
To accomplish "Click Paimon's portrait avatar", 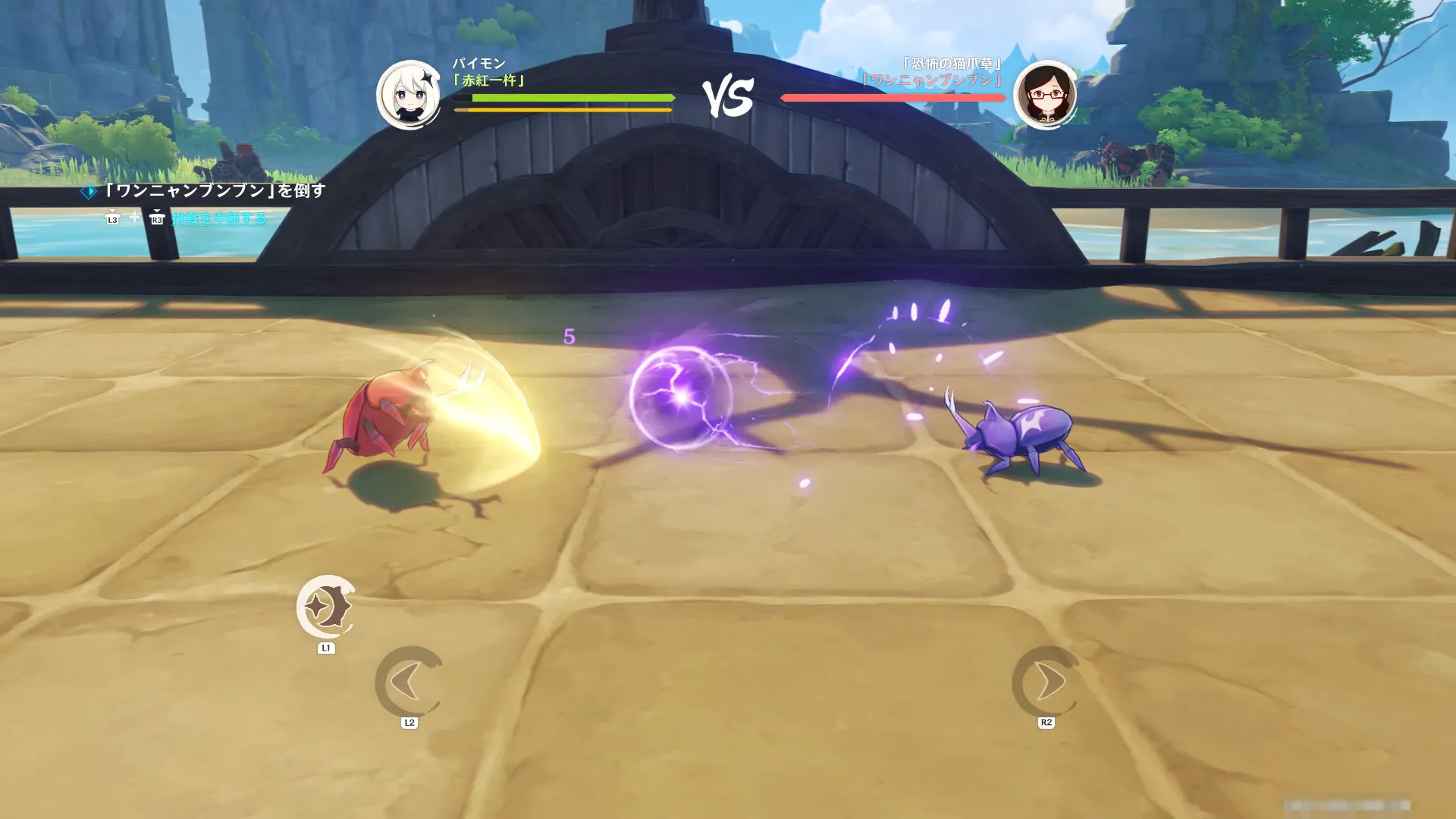I will (409, 96).
